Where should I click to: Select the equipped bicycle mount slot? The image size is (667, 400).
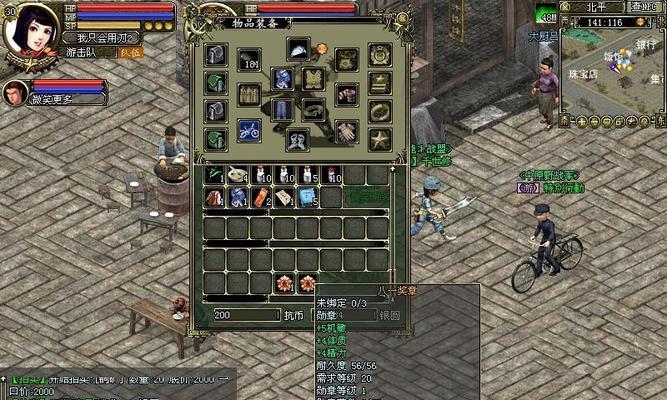click(249, 130)
